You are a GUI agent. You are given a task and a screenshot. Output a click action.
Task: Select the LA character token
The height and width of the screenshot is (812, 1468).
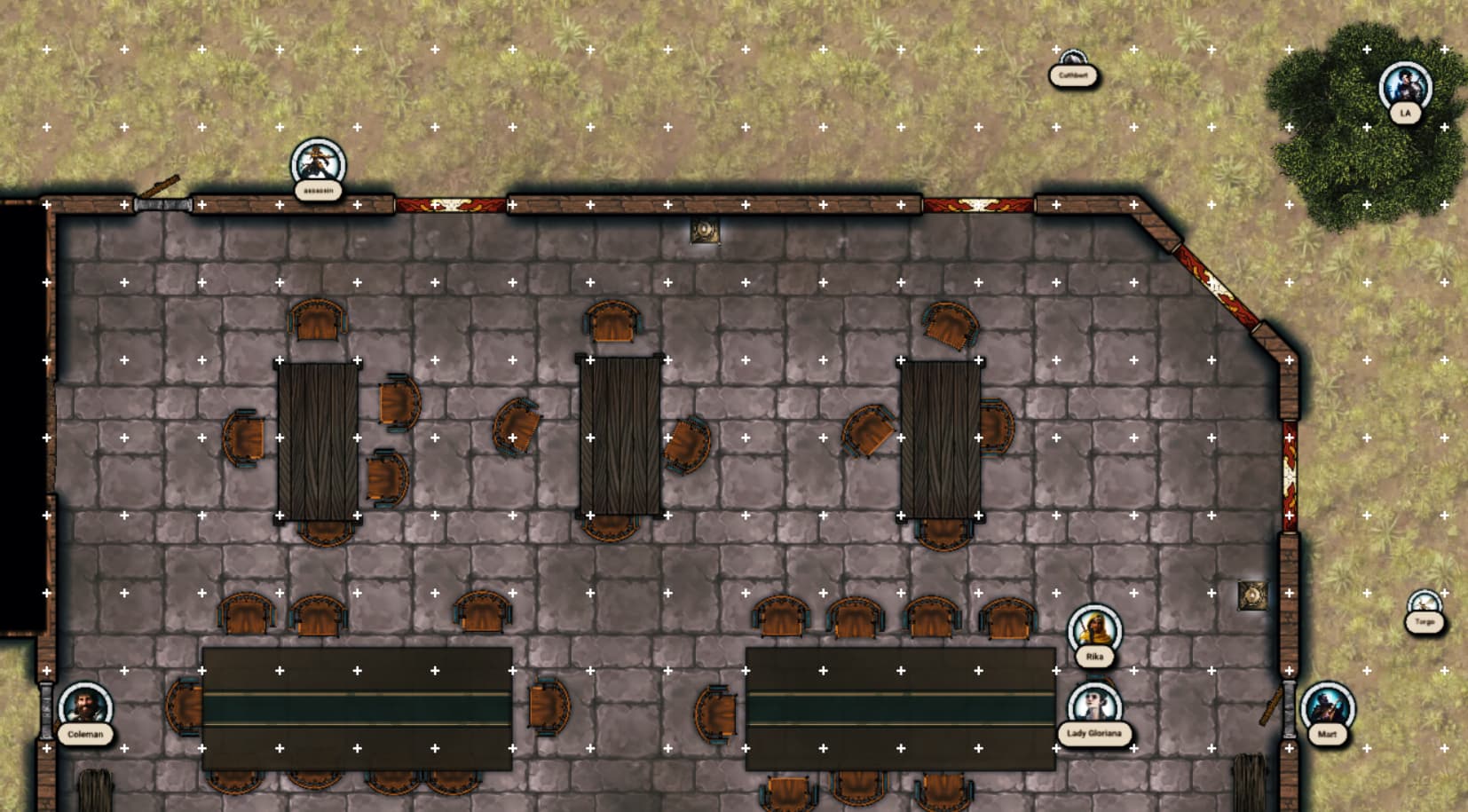pyautogui.click(x=1405, y=89)
